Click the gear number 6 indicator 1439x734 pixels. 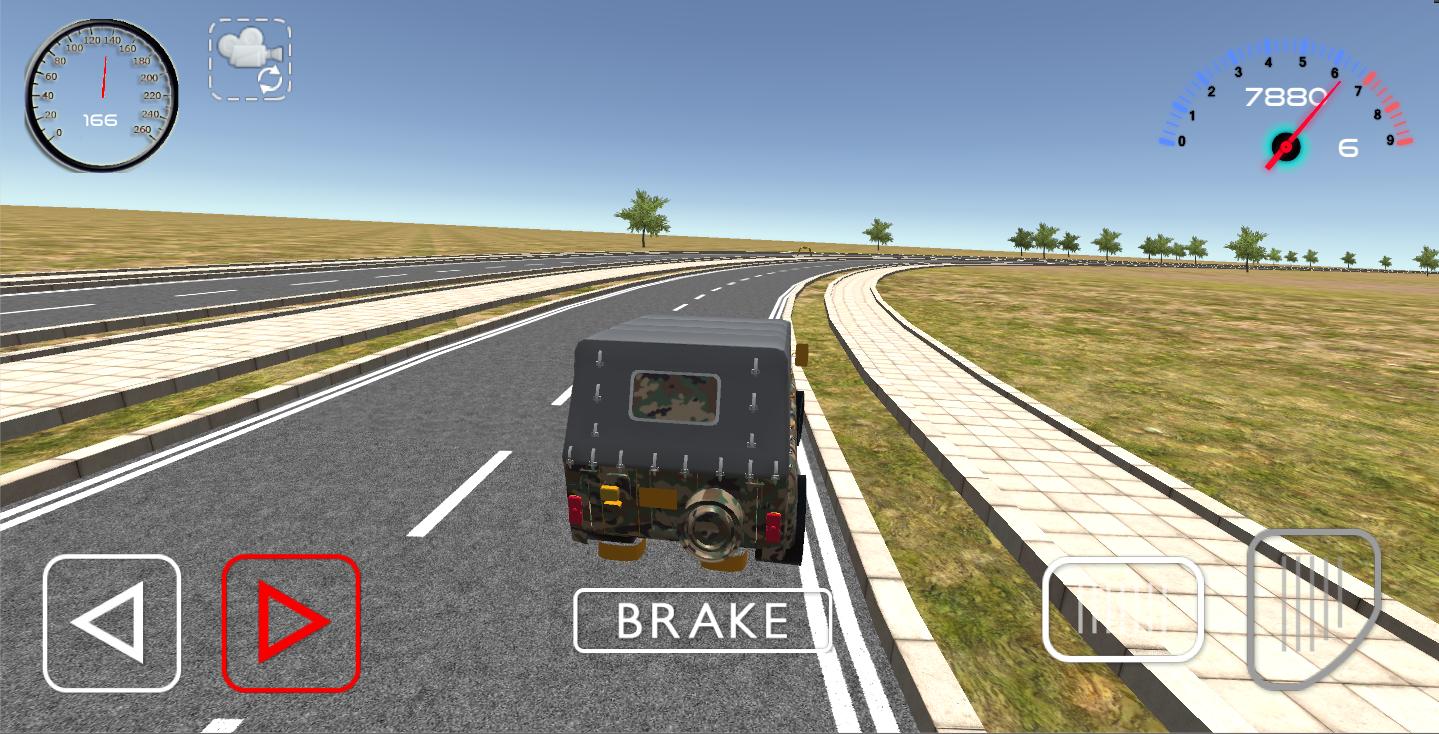[1348, 148]
